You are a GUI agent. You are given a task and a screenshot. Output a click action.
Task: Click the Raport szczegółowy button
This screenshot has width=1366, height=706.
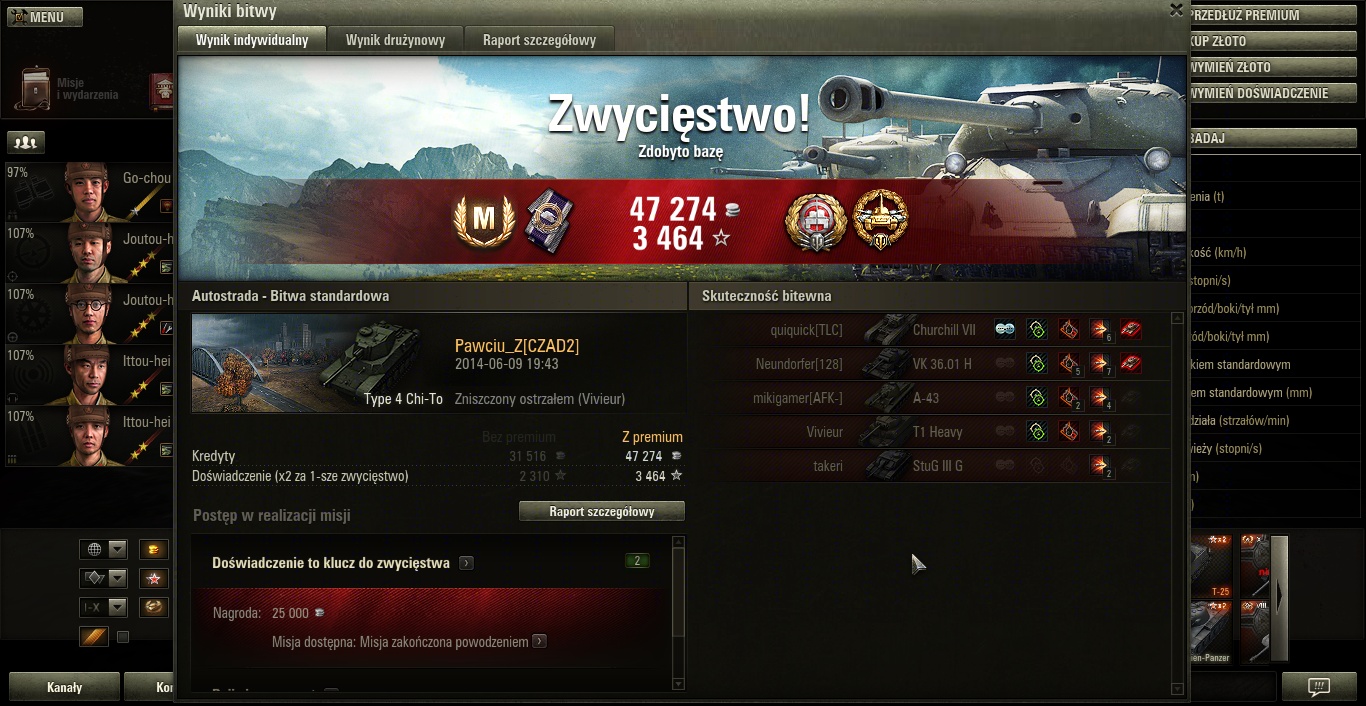tap(602, 512)
